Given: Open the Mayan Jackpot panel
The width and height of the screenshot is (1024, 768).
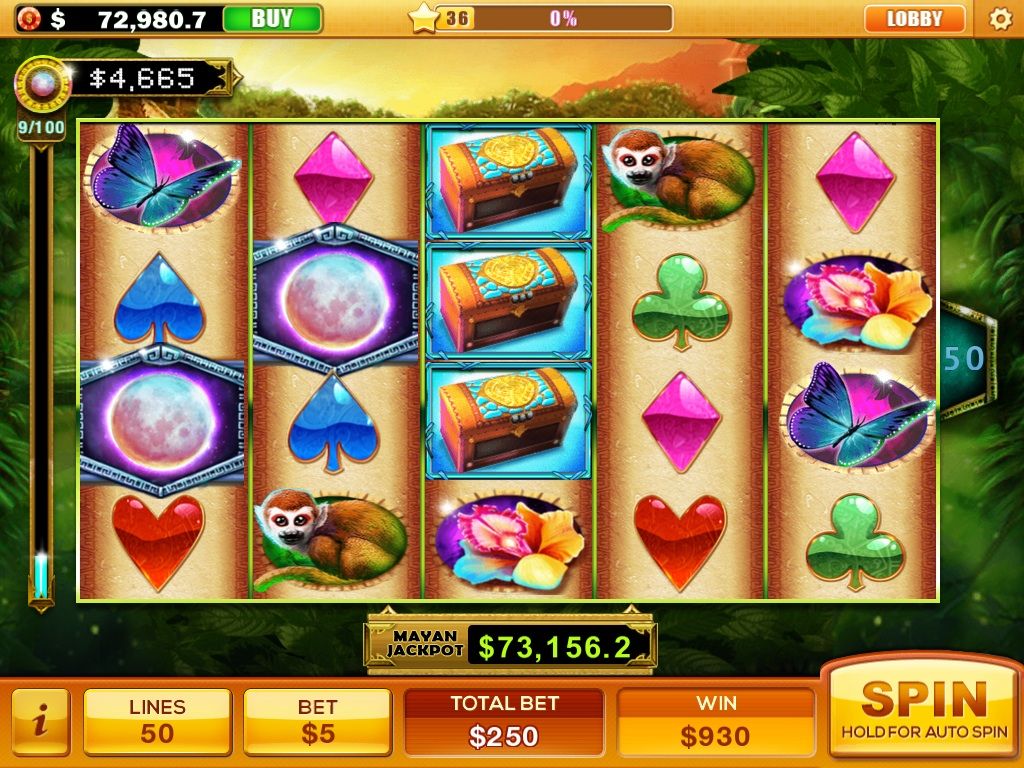Looking at the screenshot, I should point(511,643).
